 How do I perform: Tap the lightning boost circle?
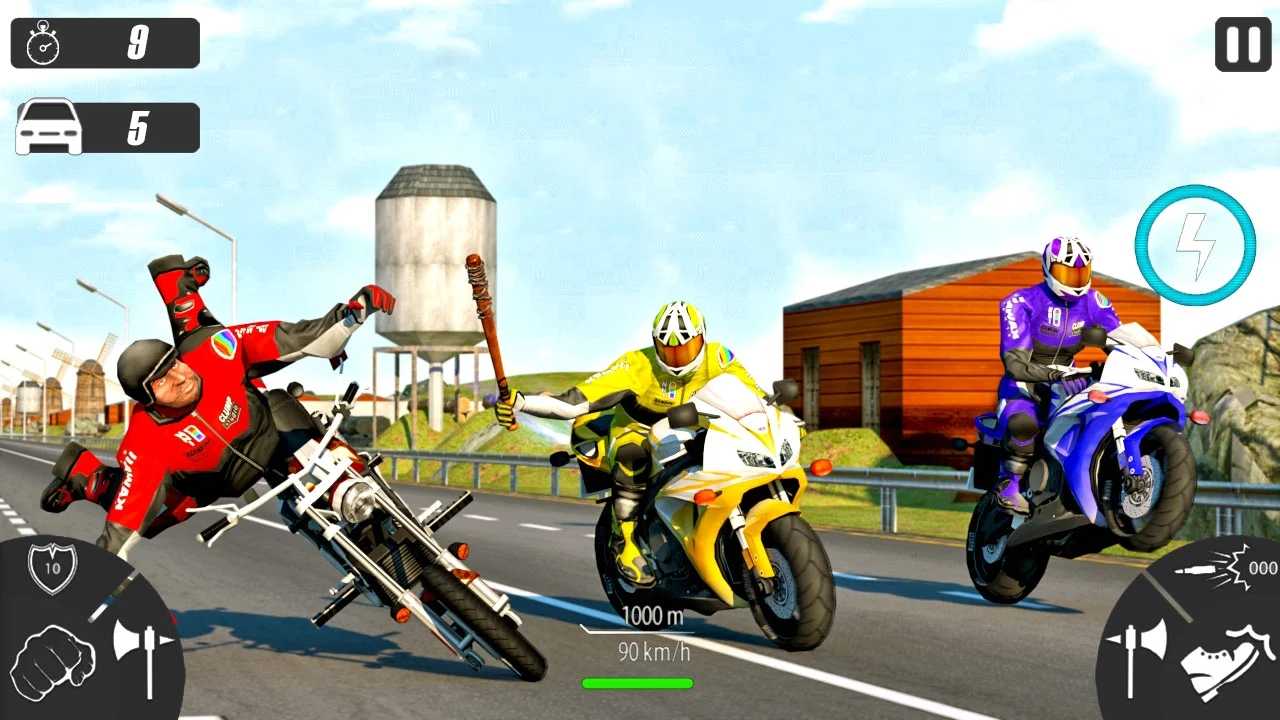pos(1196,243)
